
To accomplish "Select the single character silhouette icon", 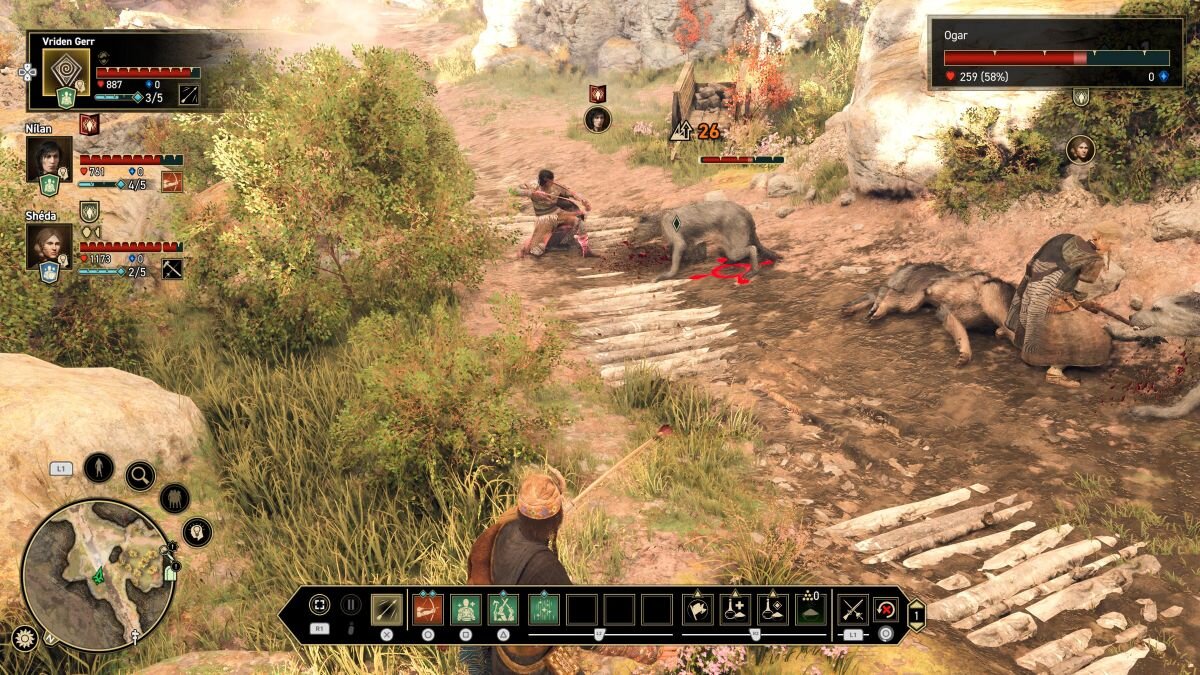I will click(x=98, y=467).
